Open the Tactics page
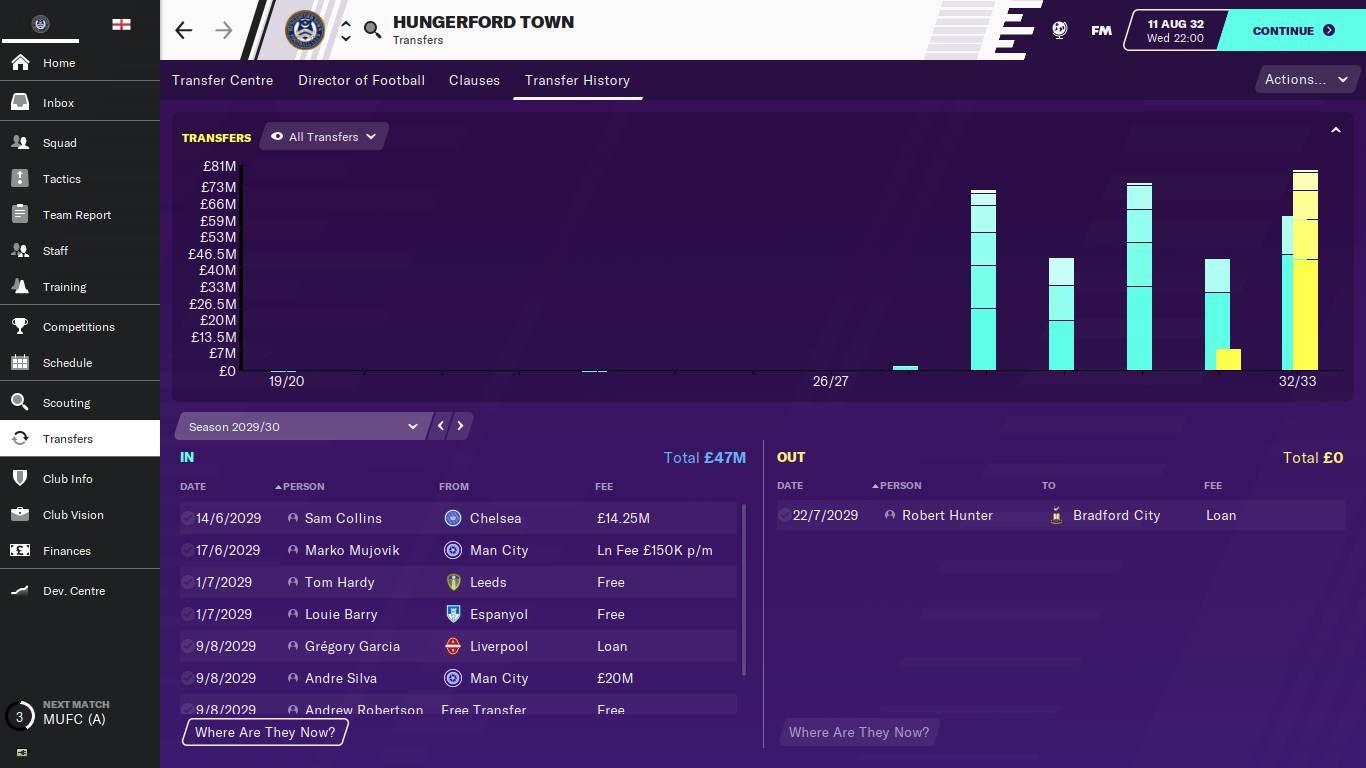This screenshot has width=1366, height=768. point(61,179)
